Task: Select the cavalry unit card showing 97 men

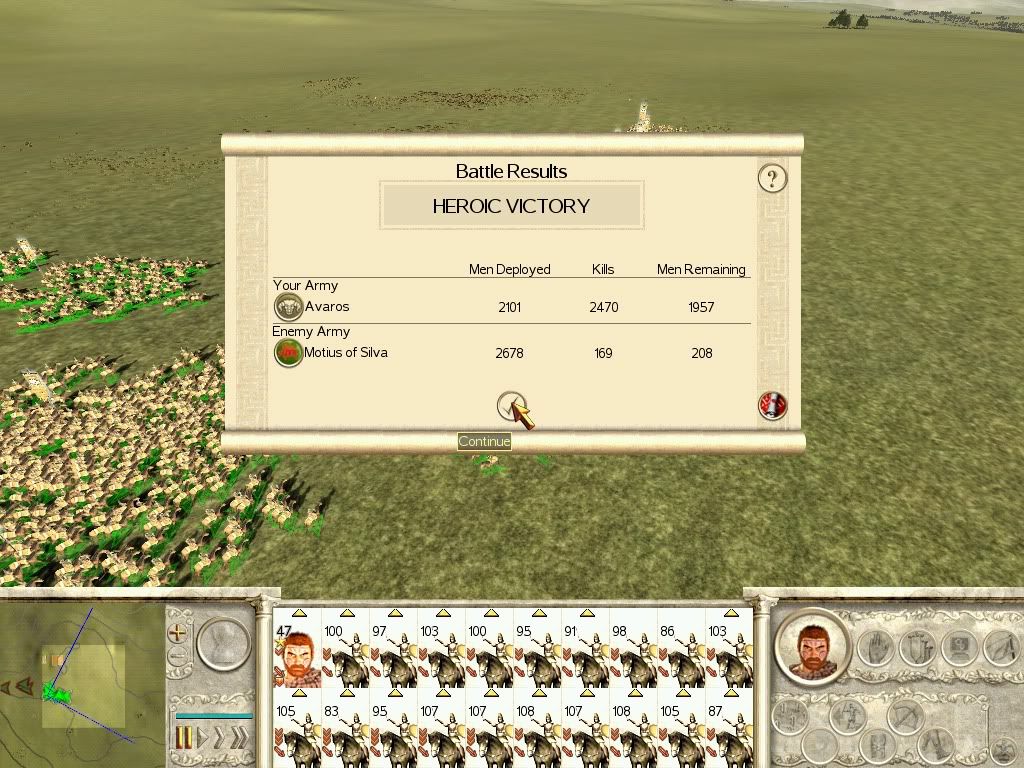Action: 392,656
